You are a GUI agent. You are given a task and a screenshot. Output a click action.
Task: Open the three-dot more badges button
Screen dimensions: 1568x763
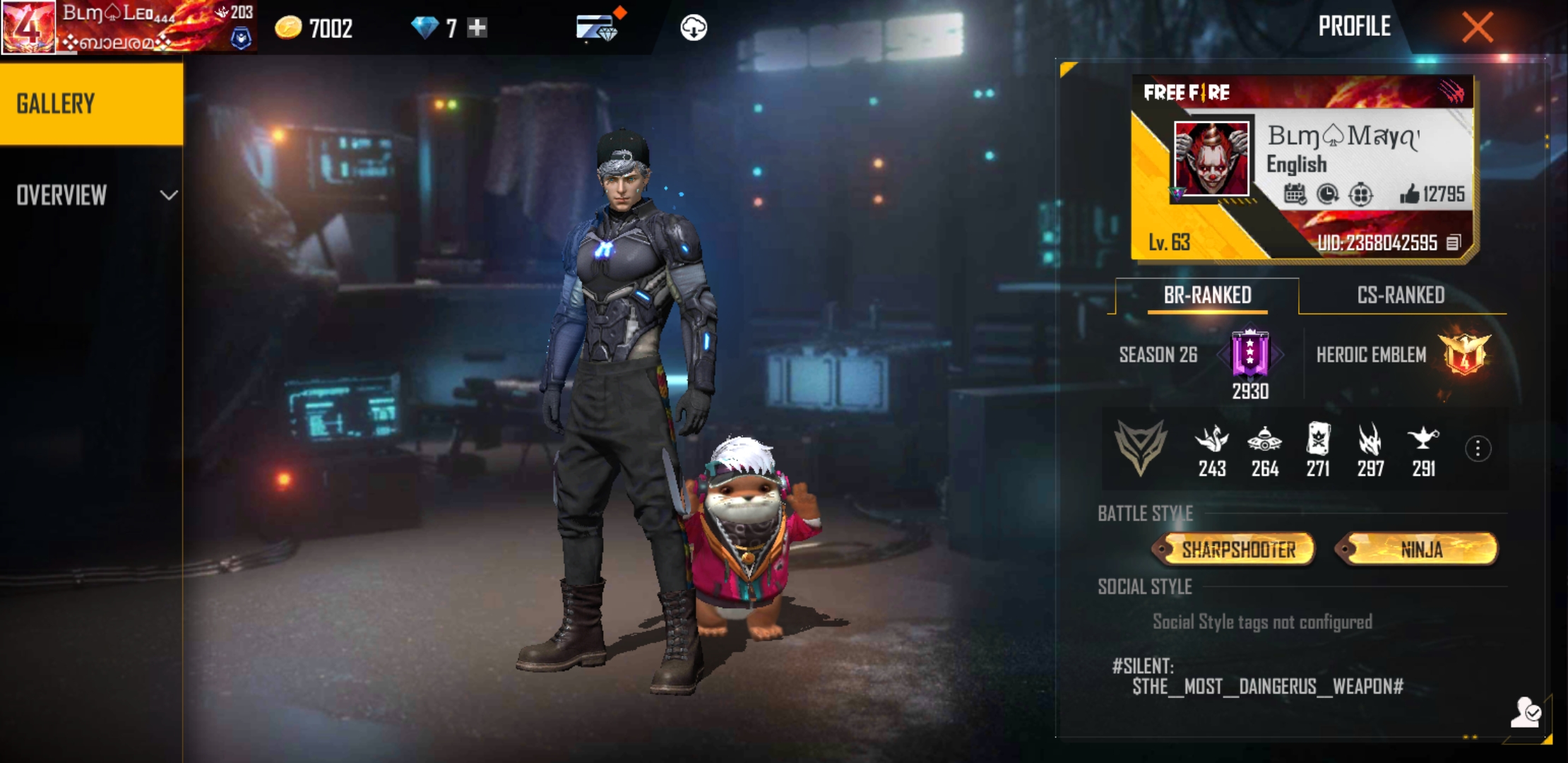pyautogui.click(x=1478, y=449)
